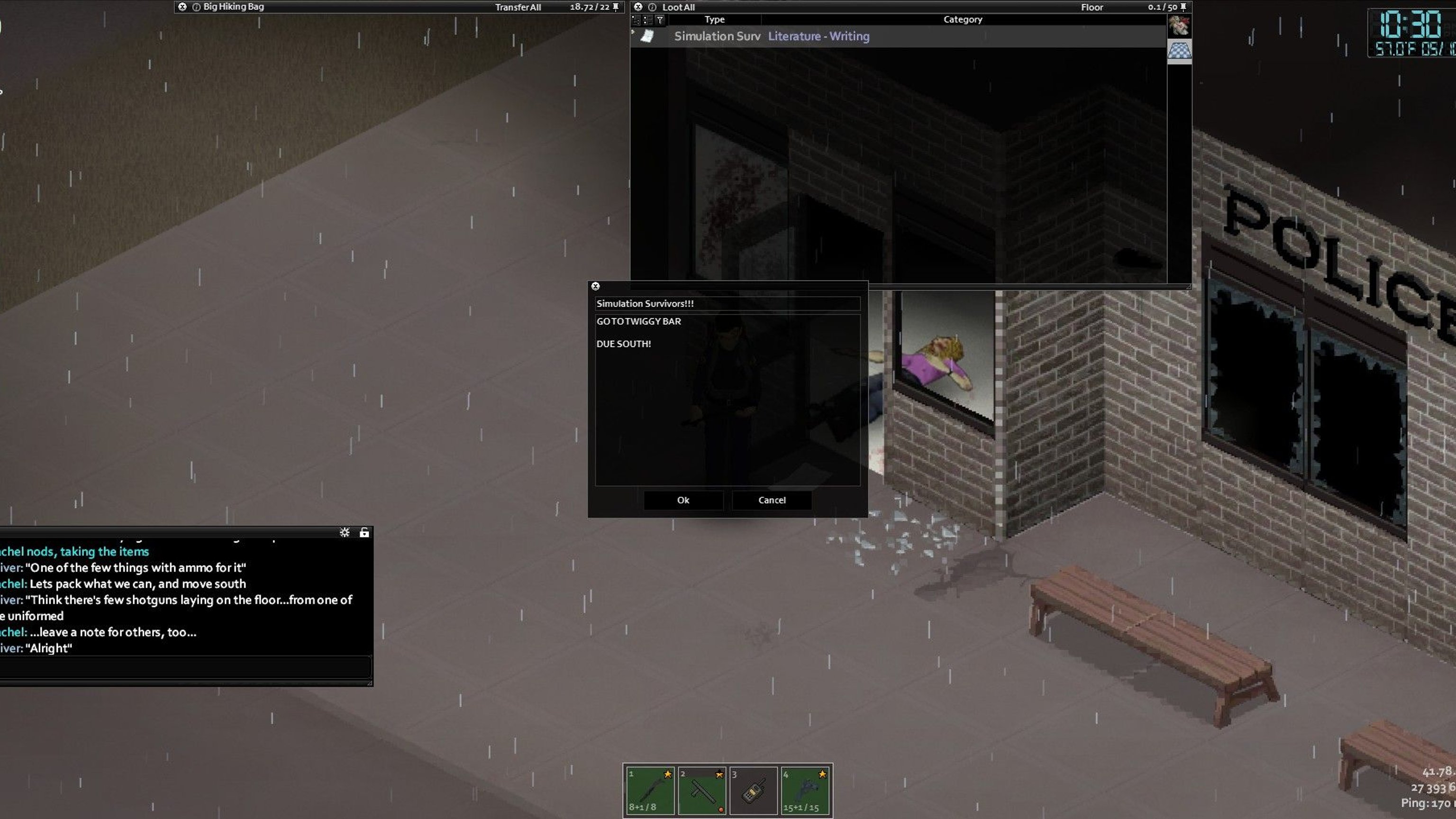Transfer All from Big Hiking Bag
The image size is (1456, 819).
tap(518, 8)
